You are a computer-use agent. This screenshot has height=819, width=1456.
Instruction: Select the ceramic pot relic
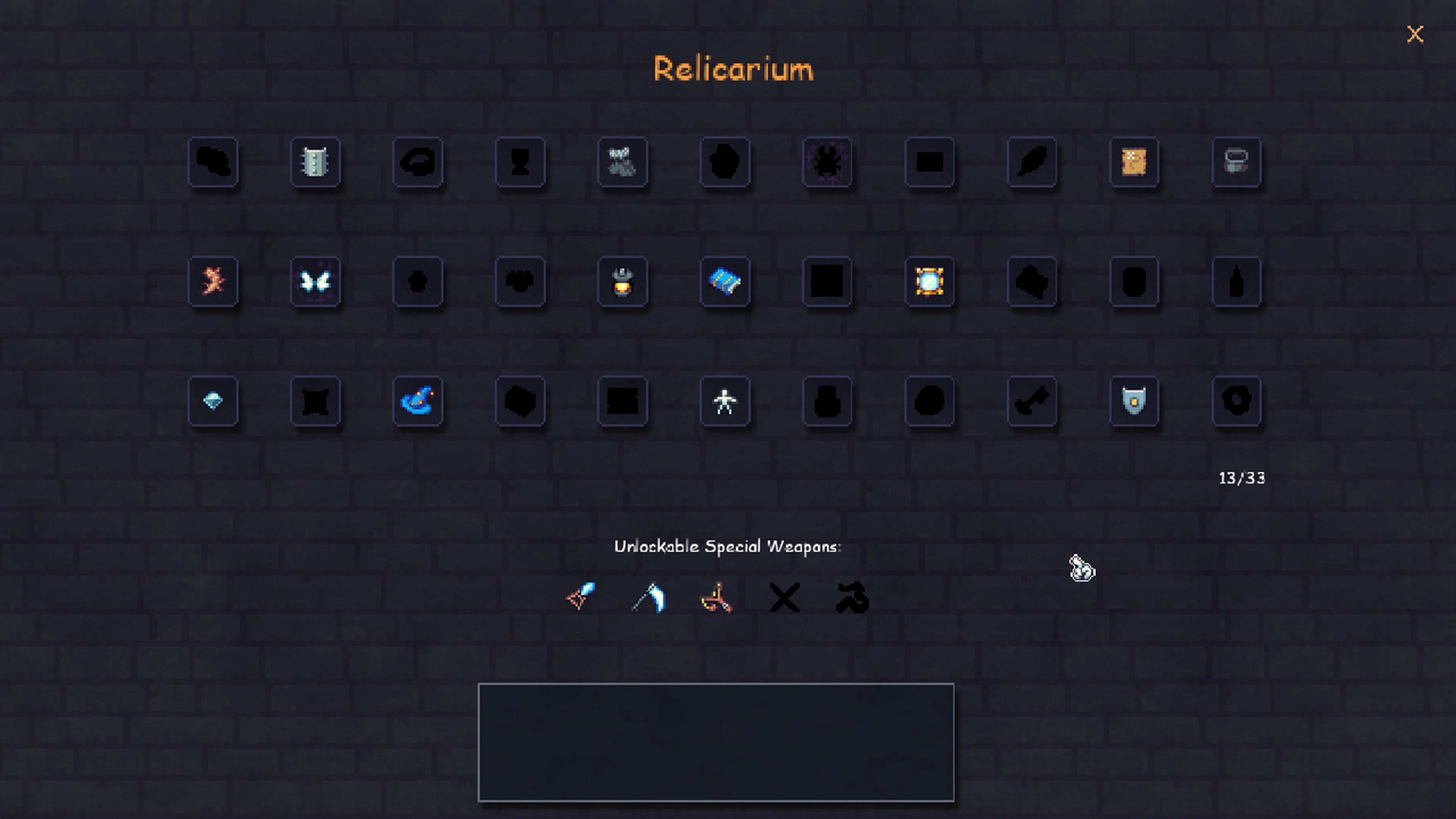[1237, 163]
